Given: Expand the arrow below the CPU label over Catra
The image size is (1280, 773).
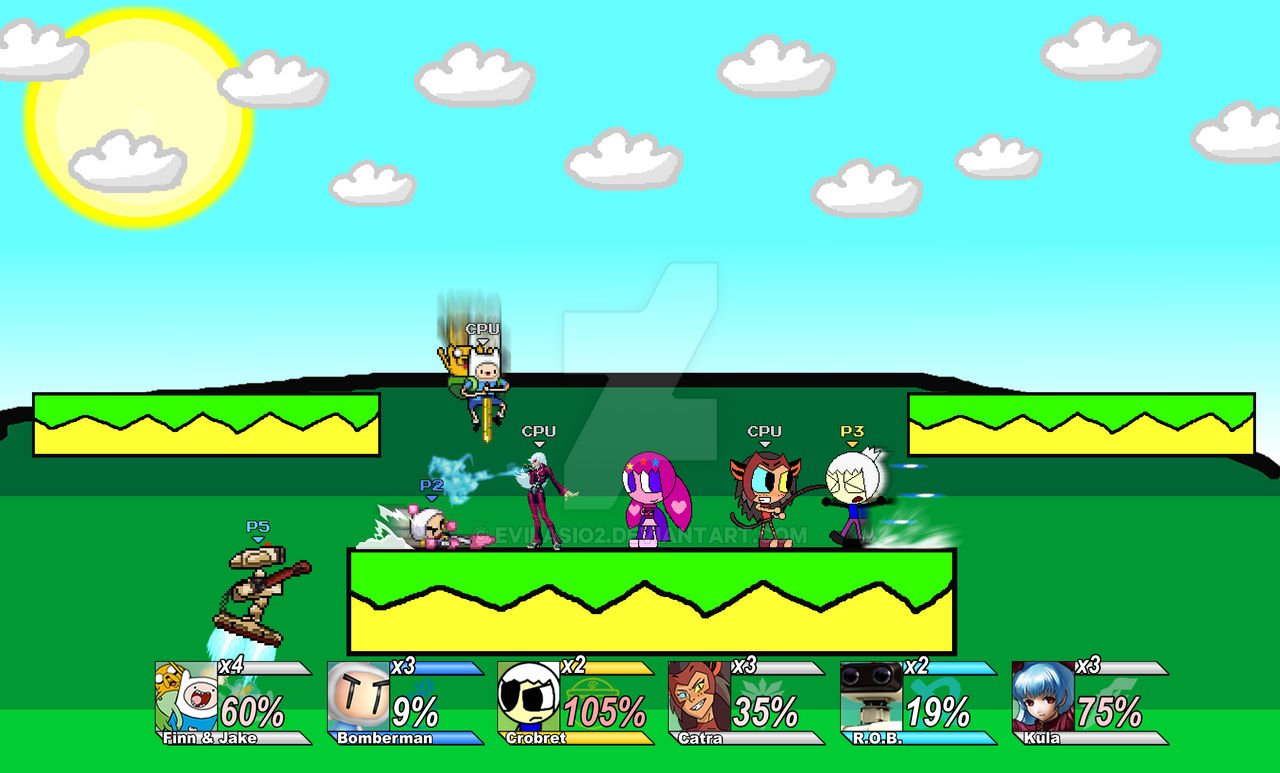Looking at the screenshot, I should tap(763, 443).
